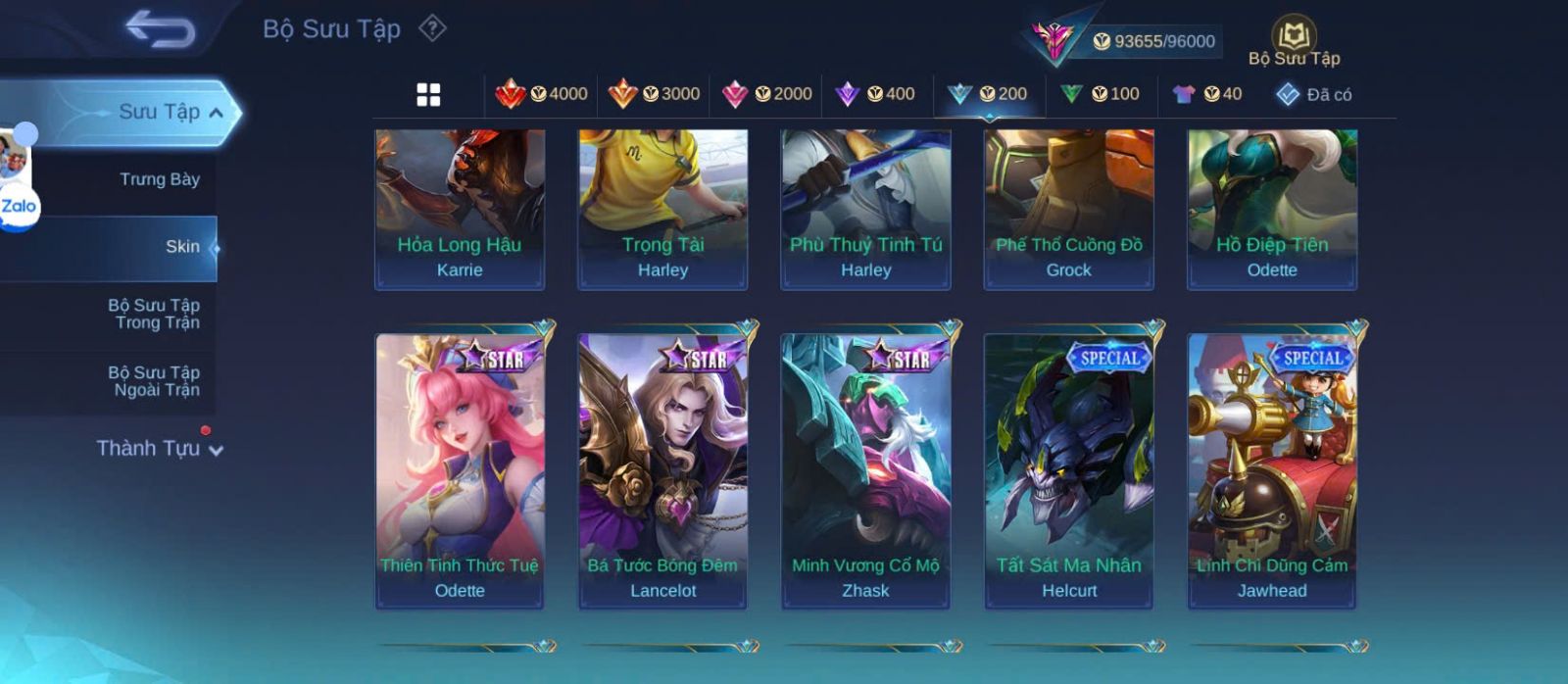Pick Karrie's Hỏa Long Hậu skin card
Image resolution: width=1568 pixels, height=684 pixels.
tap(460, 208)
